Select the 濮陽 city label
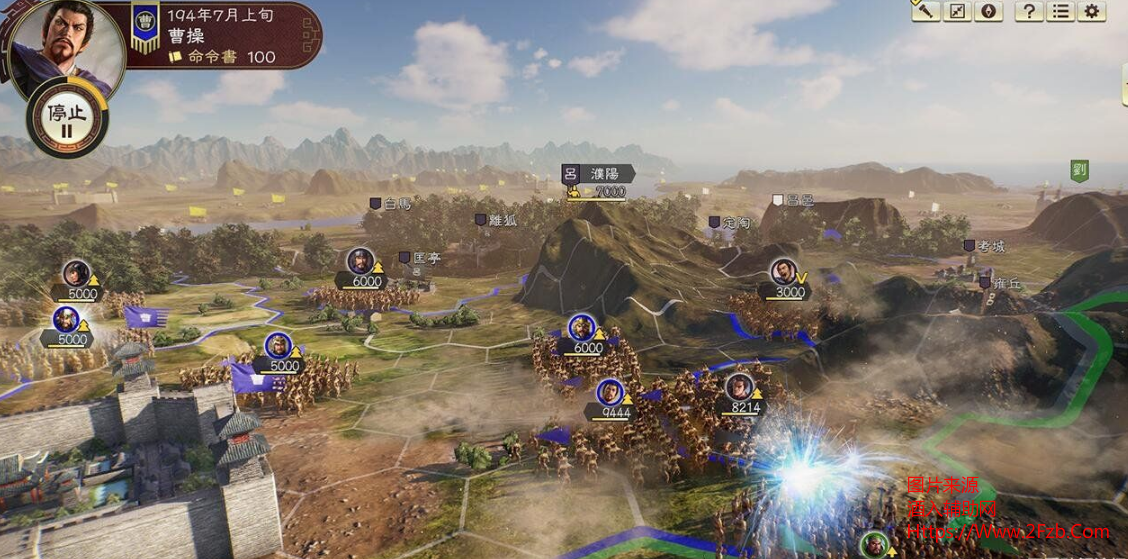1128x559 pixels. 598,173
